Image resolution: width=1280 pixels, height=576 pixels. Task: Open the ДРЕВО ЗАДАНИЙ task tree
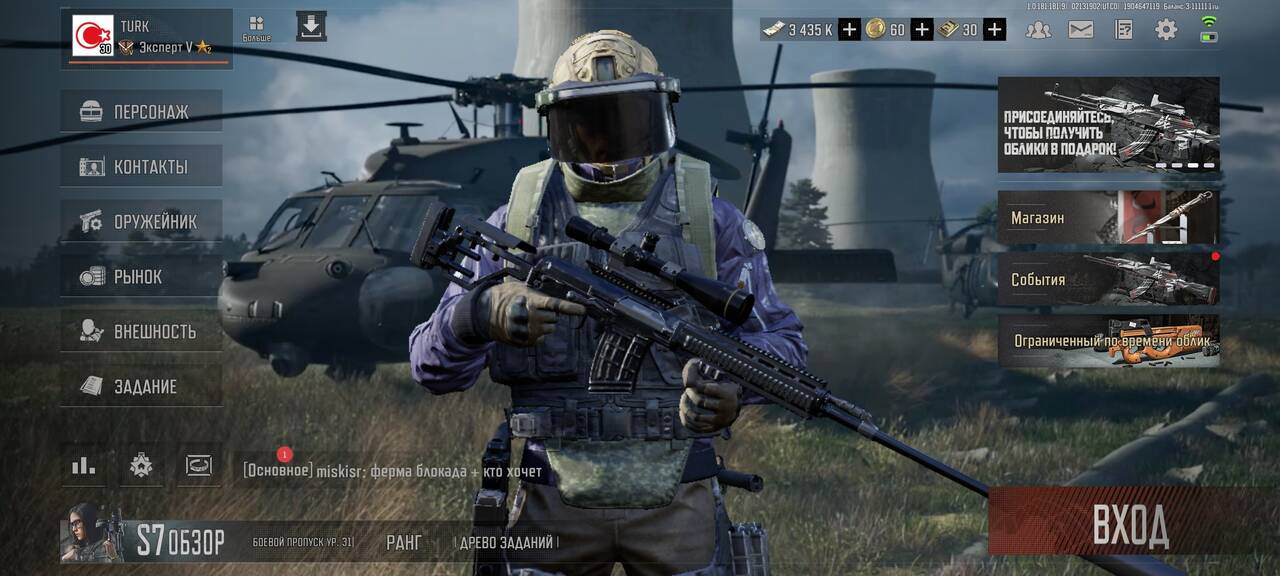tap(505, 542)
